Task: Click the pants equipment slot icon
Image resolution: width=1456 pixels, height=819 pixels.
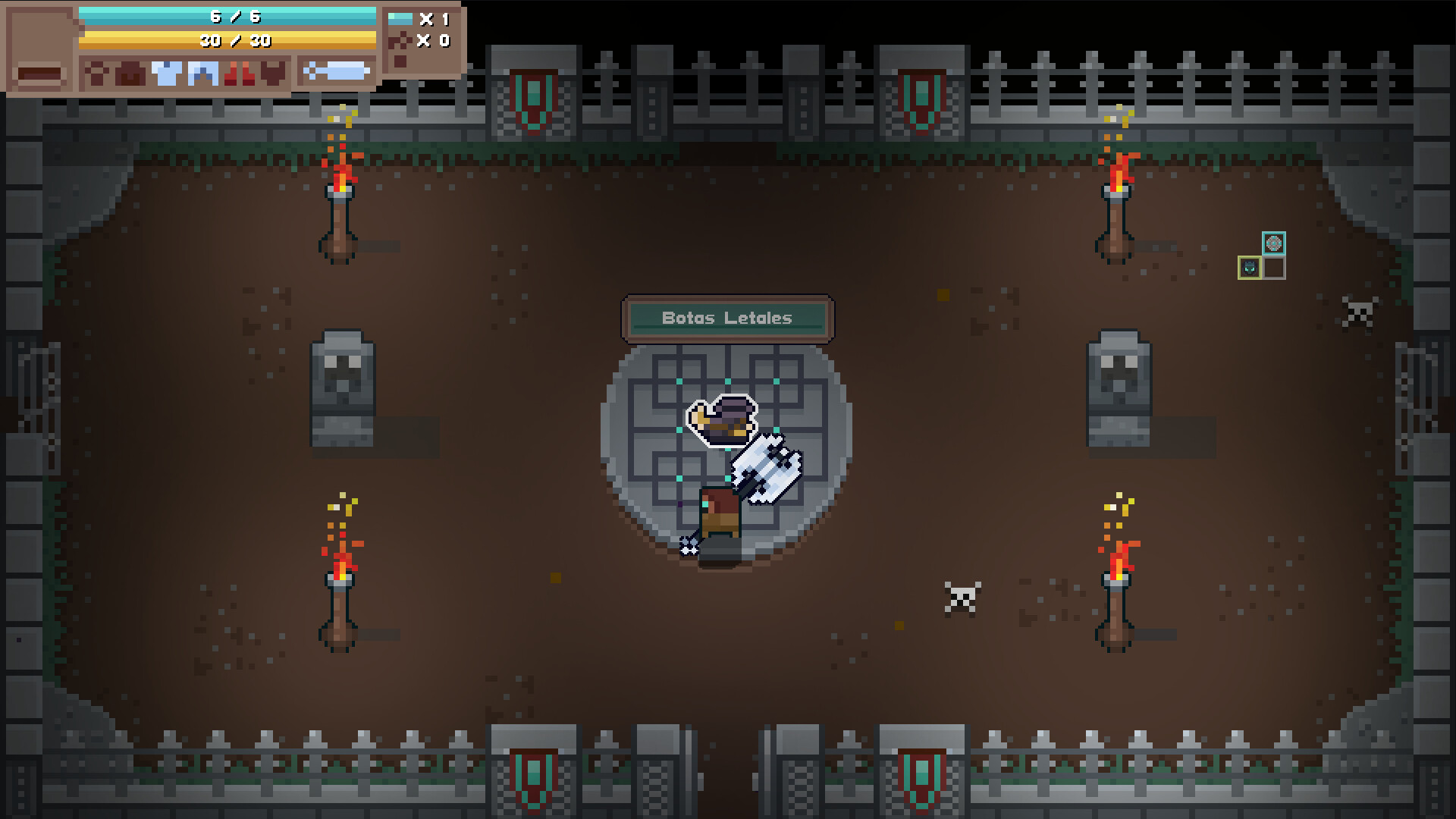Action: pos(202,72)
